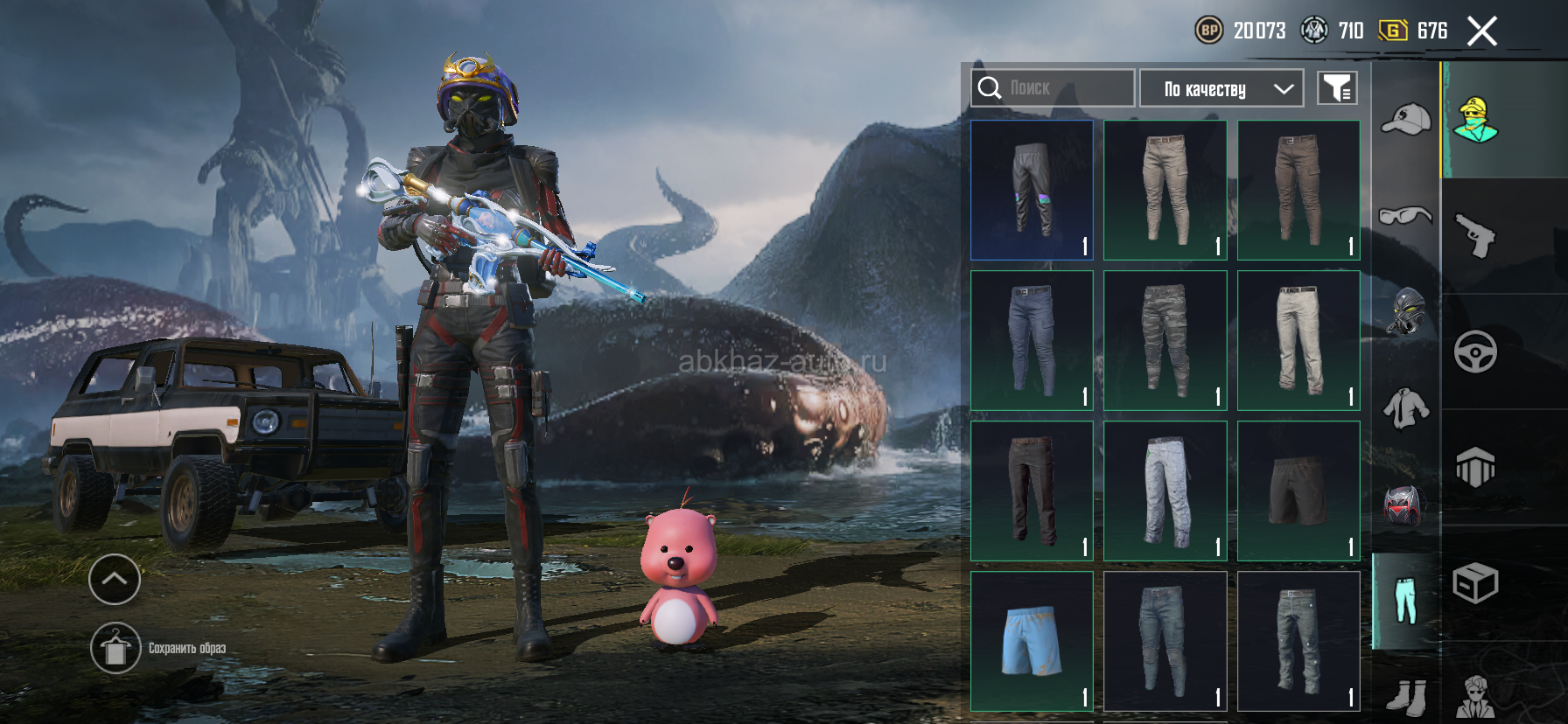
Task: Close the inventory with the X button
Action: coord(1481,31)
